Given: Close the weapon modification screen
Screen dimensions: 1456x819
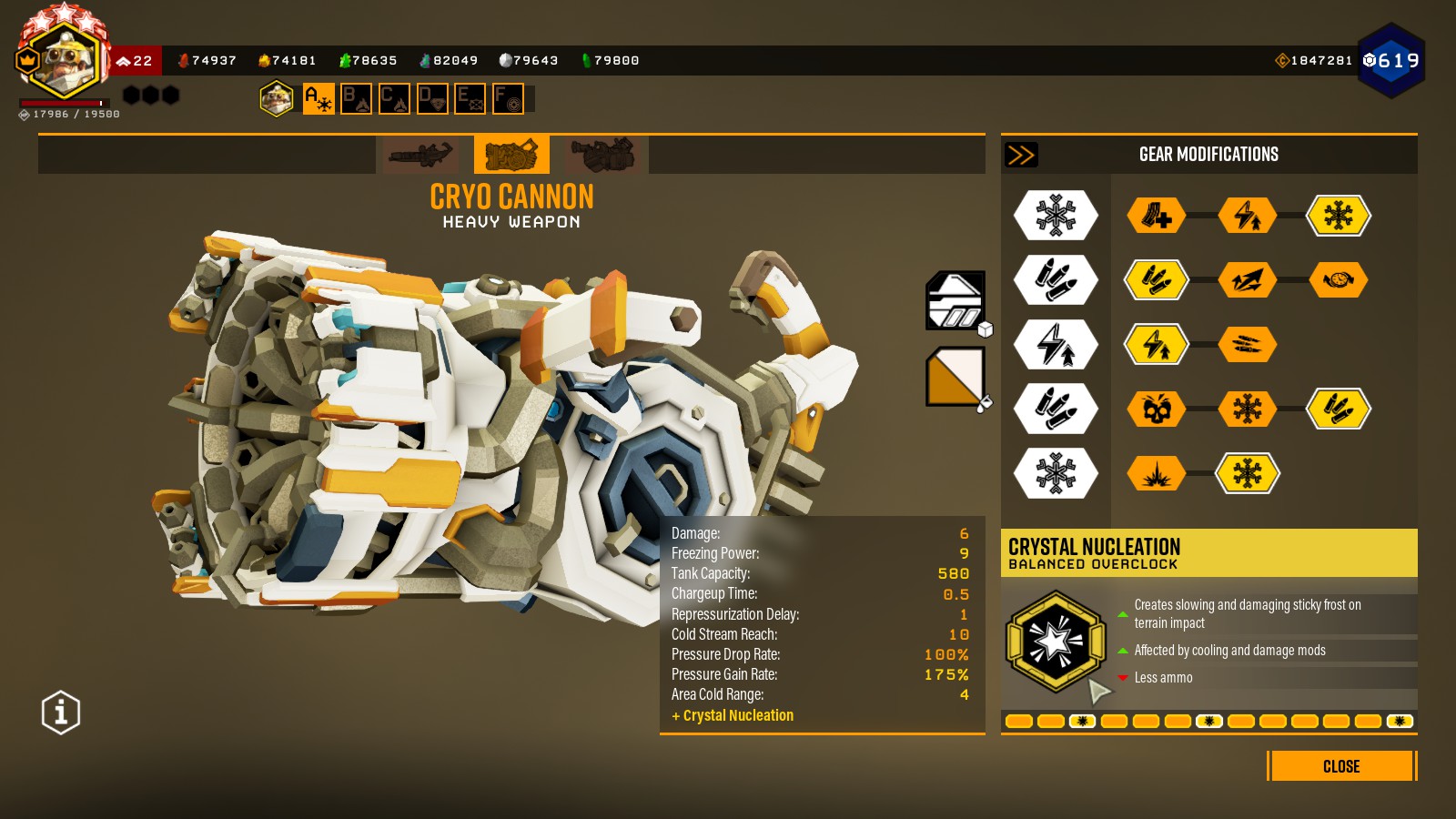Looking at the screenshot, I should click(x=1340, y=766).
